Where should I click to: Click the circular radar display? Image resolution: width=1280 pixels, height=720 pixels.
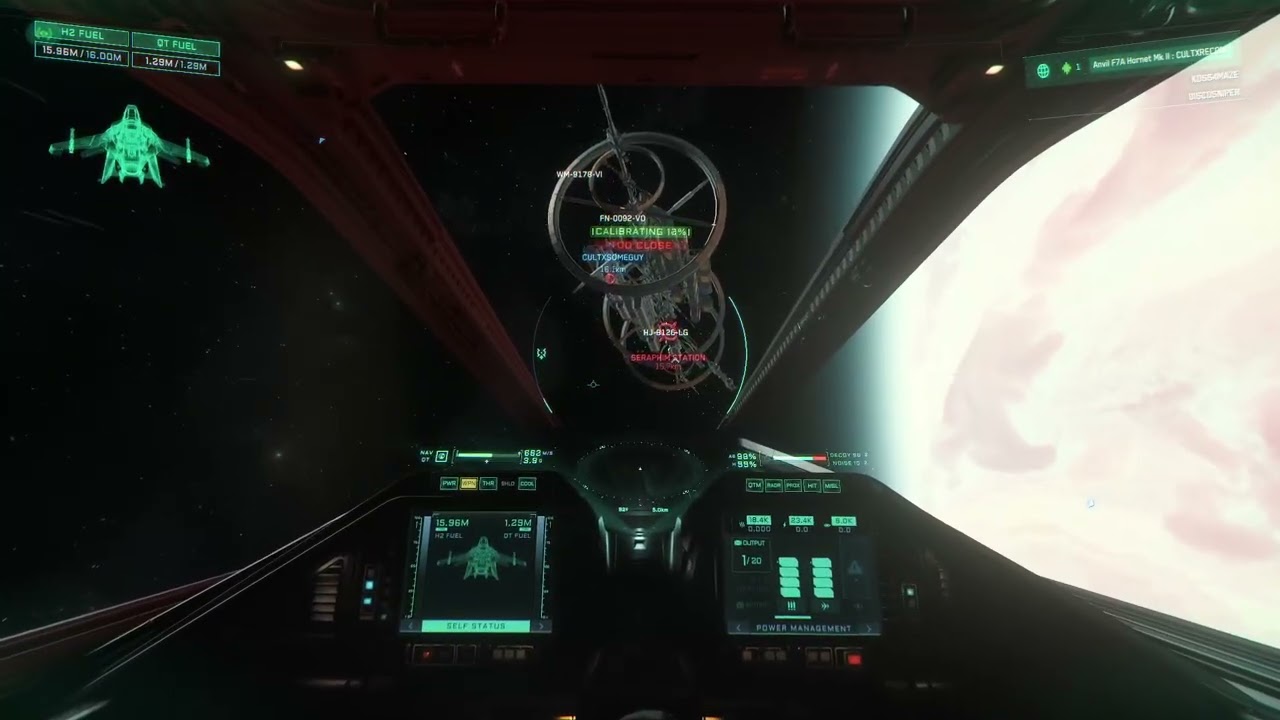(638, 470)
